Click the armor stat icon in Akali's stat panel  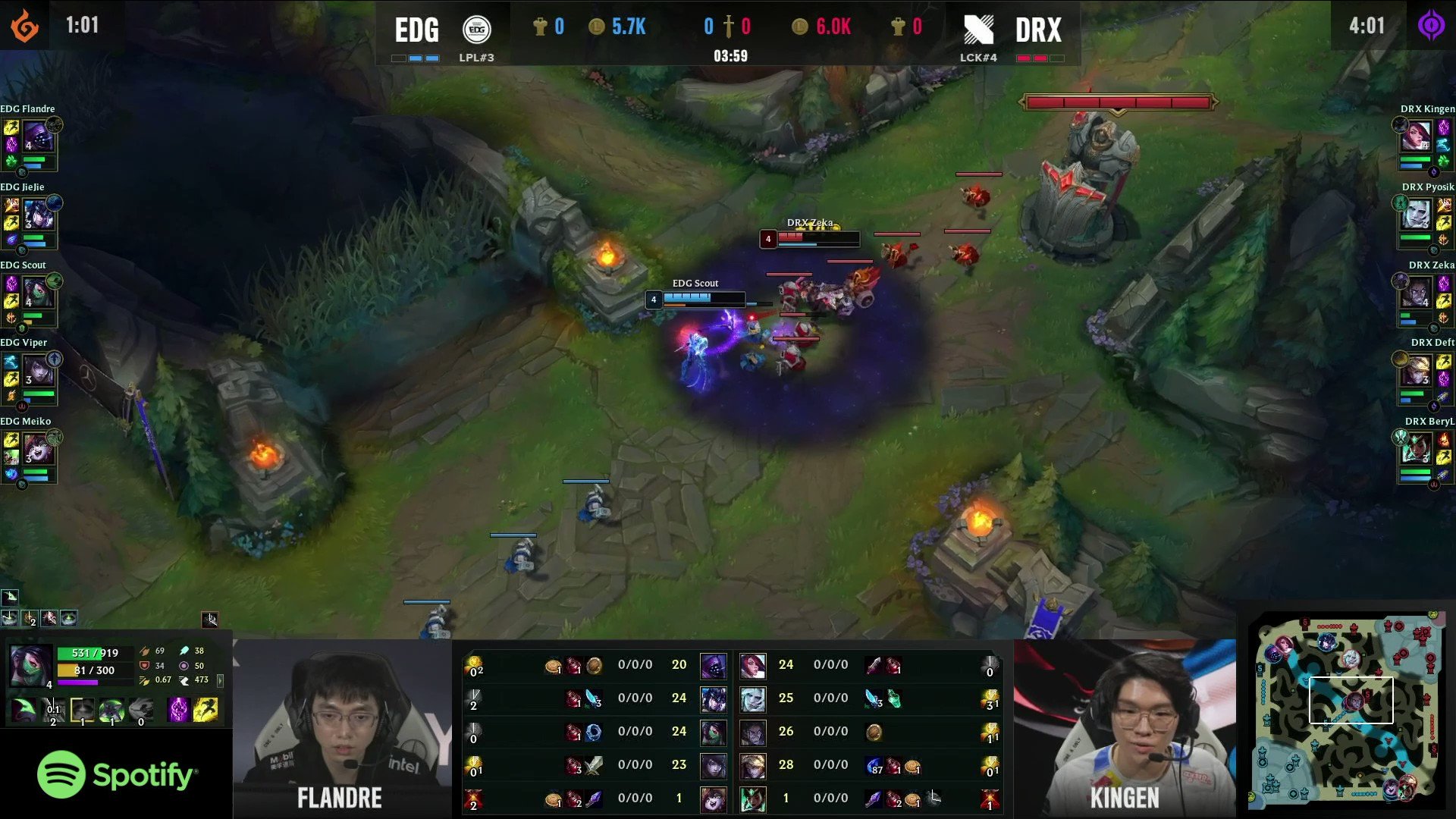pyautogui.click(x=144, y=666)
